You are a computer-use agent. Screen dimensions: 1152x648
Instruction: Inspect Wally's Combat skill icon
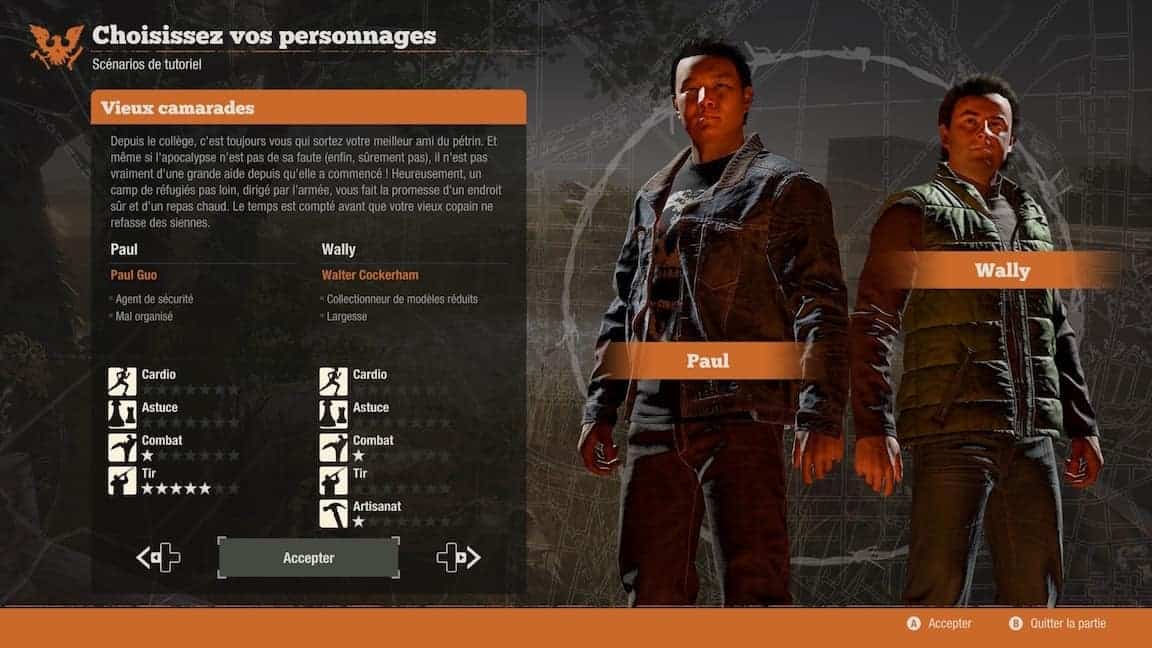pyautogui.click(x=333, y=447)
